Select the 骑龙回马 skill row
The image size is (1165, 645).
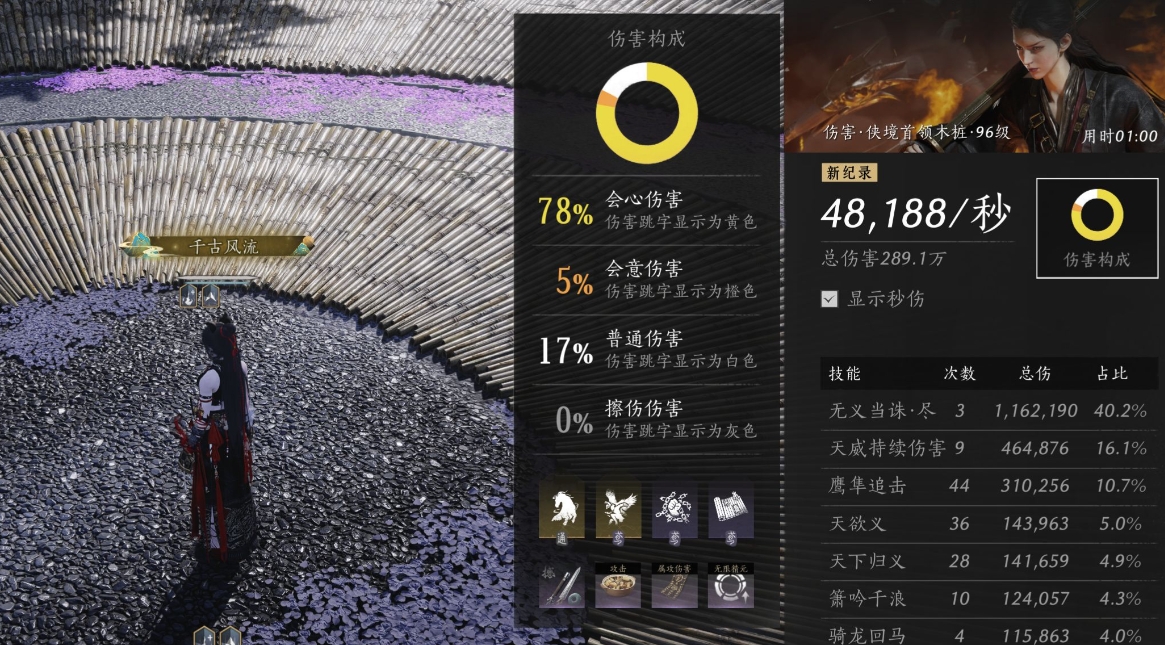click(988, 635)
